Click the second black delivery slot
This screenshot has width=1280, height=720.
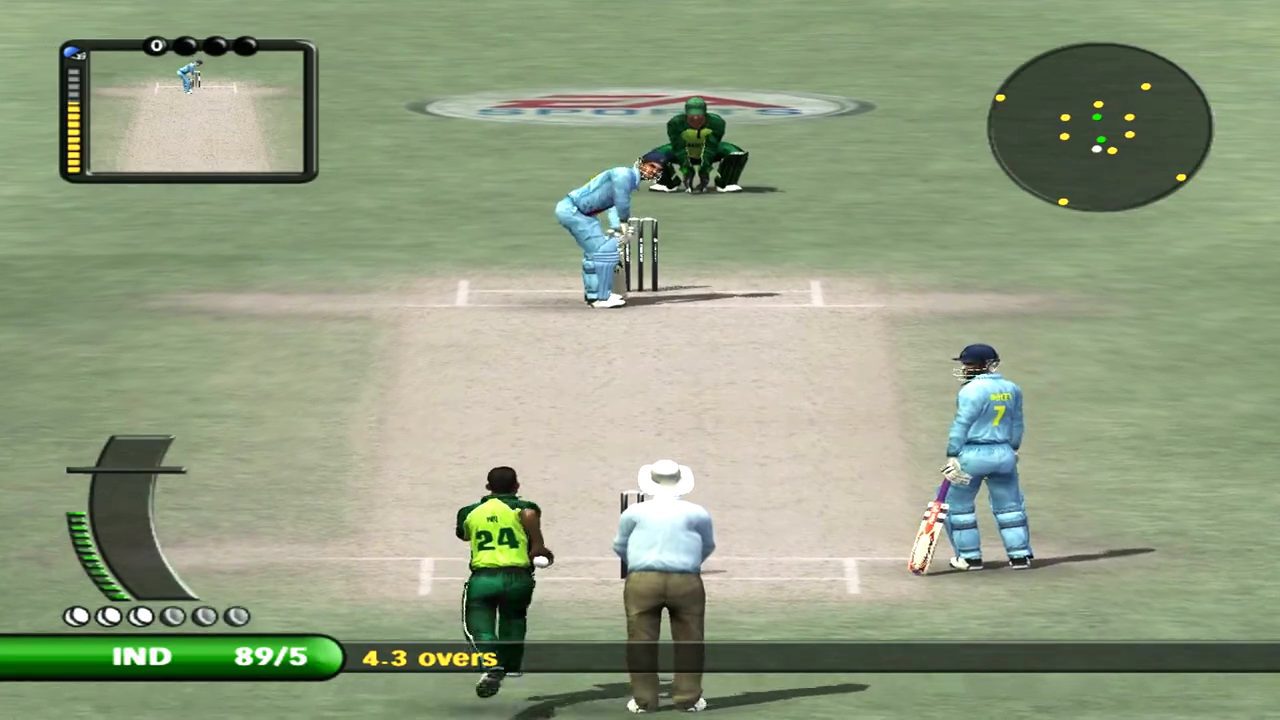187,46
